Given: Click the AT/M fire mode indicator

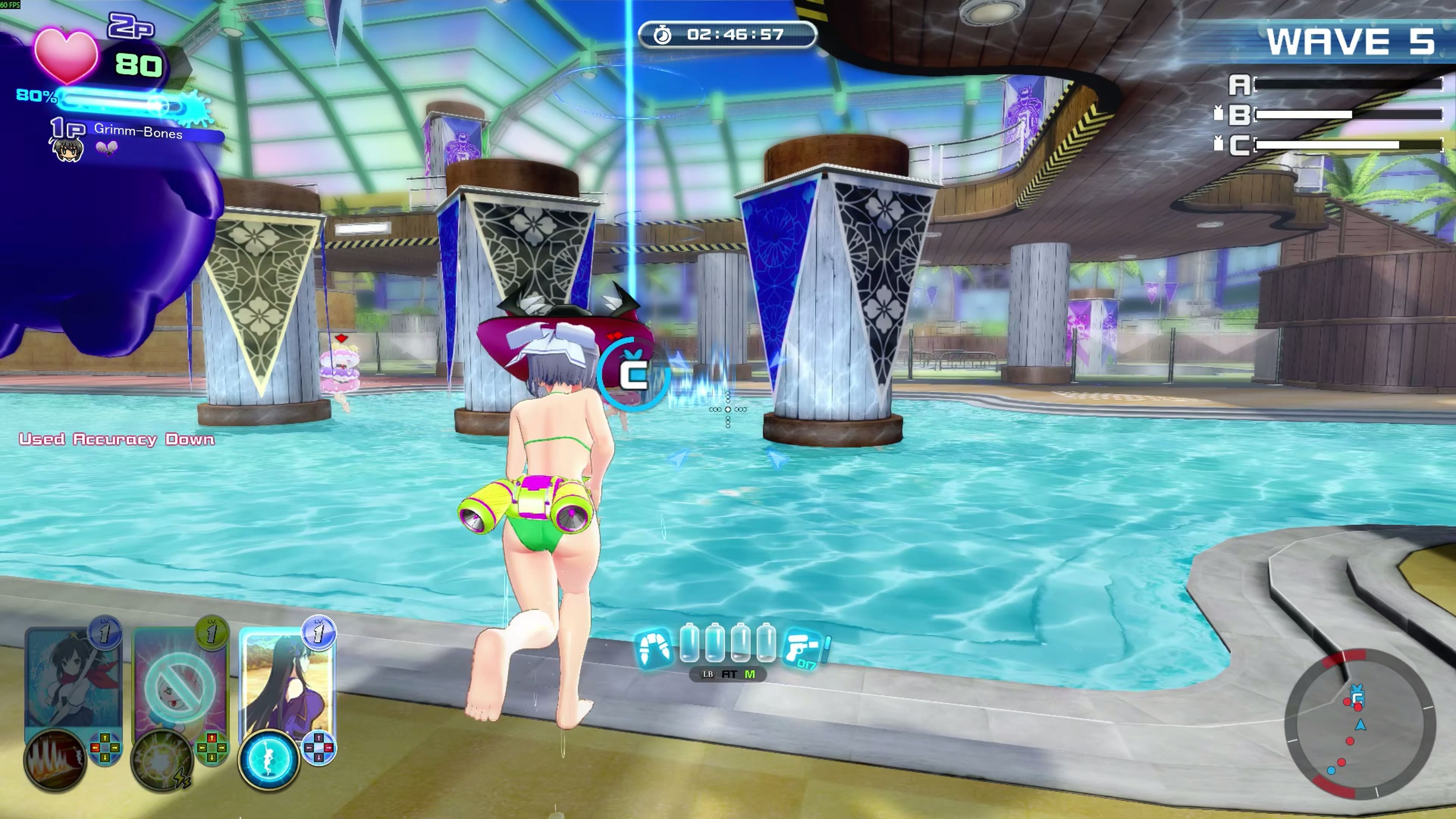Looking at the screenshot, I should click(728, 674).
